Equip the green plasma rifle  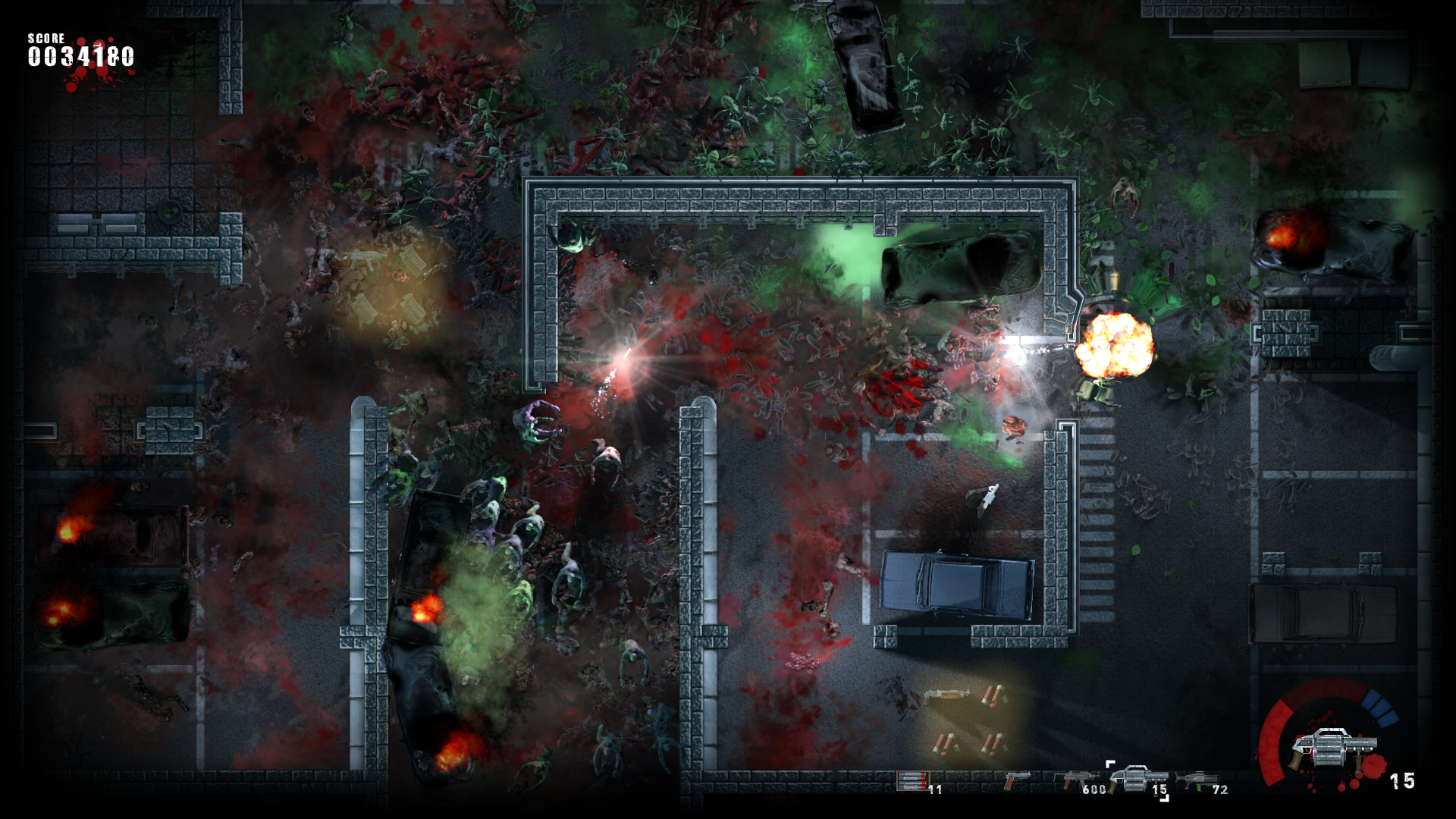[x=1198, y=780]
